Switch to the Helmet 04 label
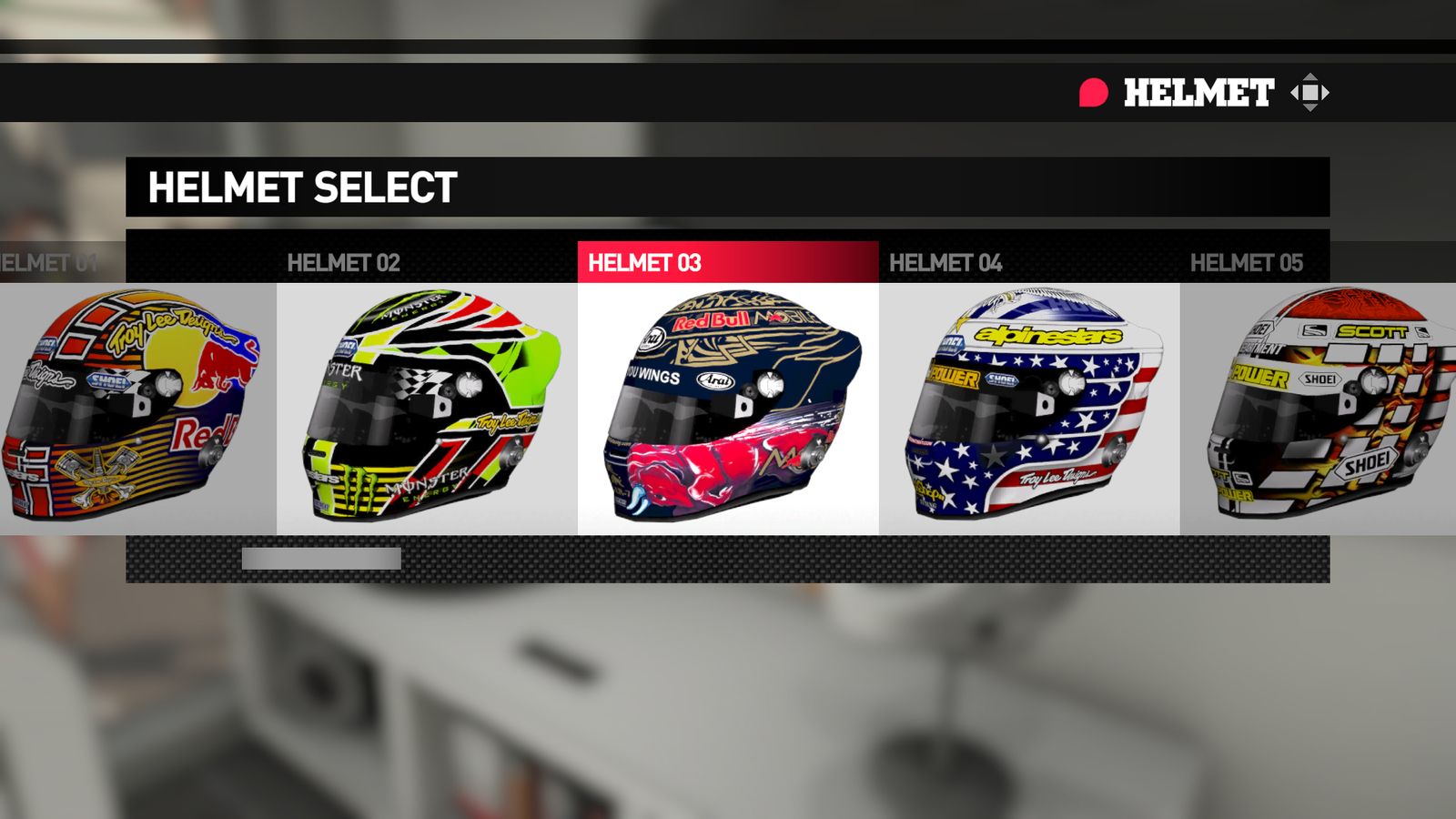 [x=945, y=263]
